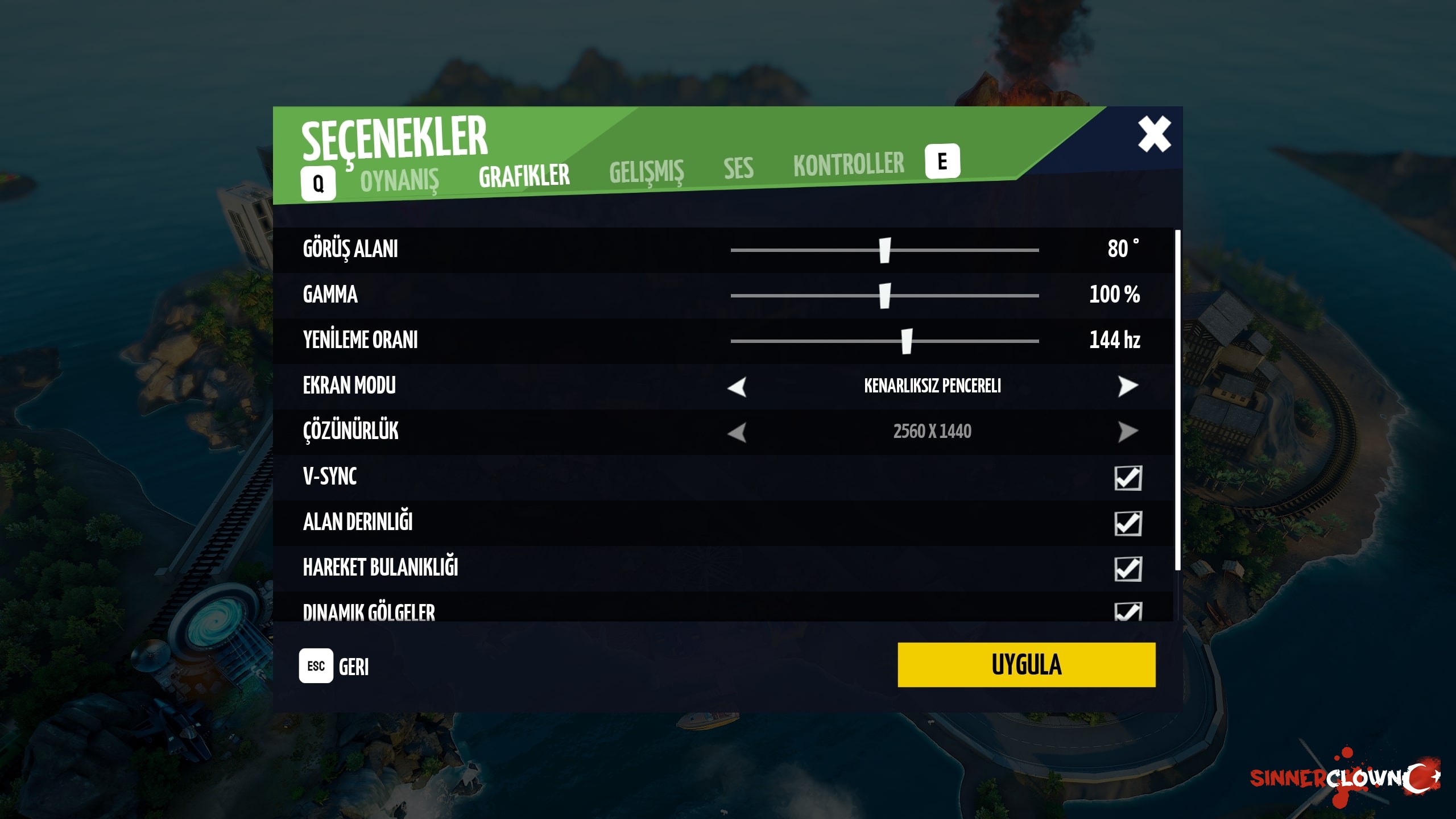Toggle the Dinamik Gölgeler checkbox
1456x819 pixels.
(x=1128, y=612)
